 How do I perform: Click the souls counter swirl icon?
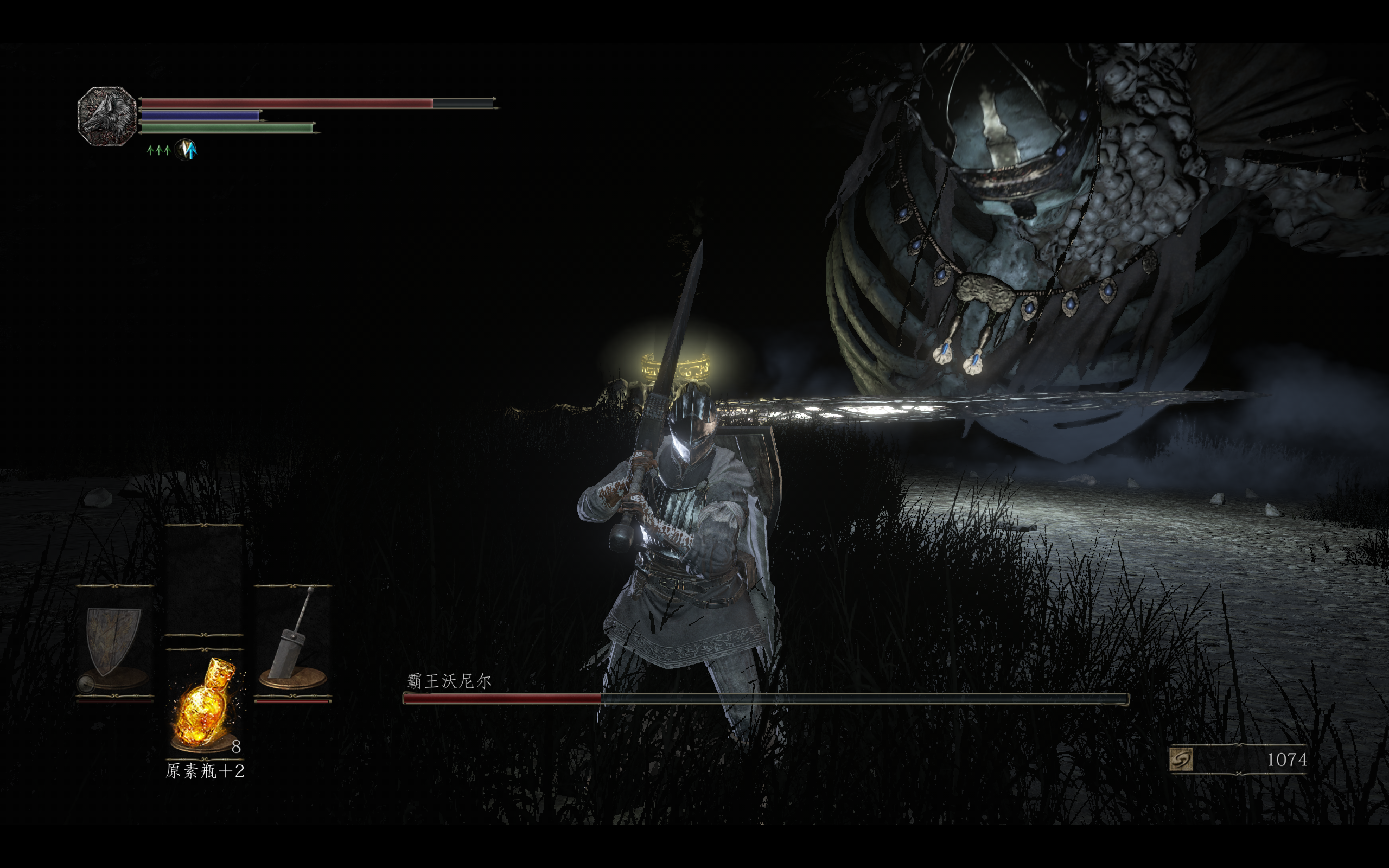1181,759
